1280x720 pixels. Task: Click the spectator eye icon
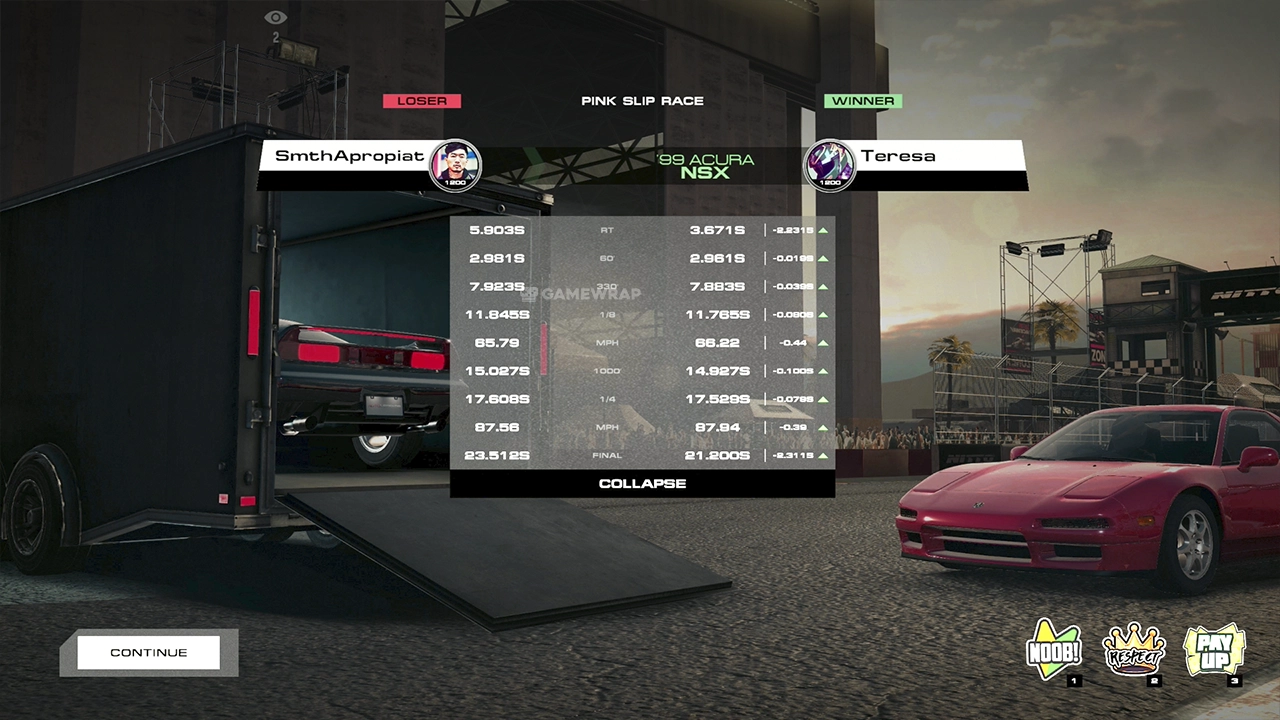tap(275, 18)
